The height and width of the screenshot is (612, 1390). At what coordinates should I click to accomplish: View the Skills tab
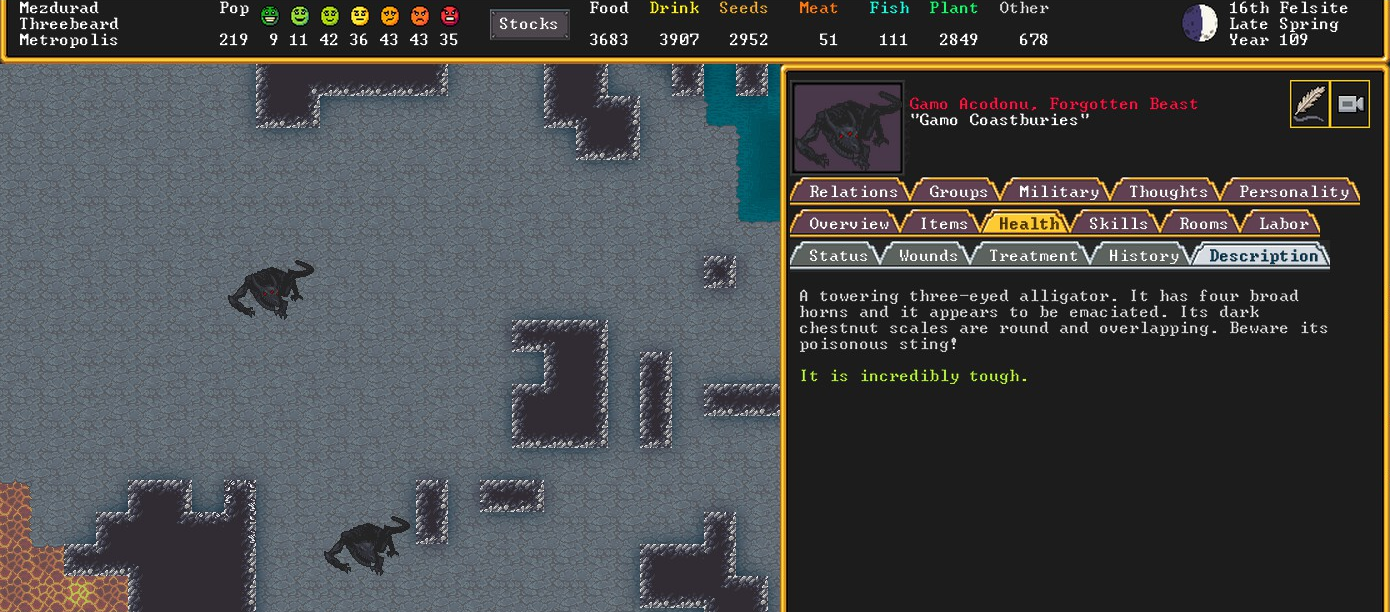click(1117, 223)
